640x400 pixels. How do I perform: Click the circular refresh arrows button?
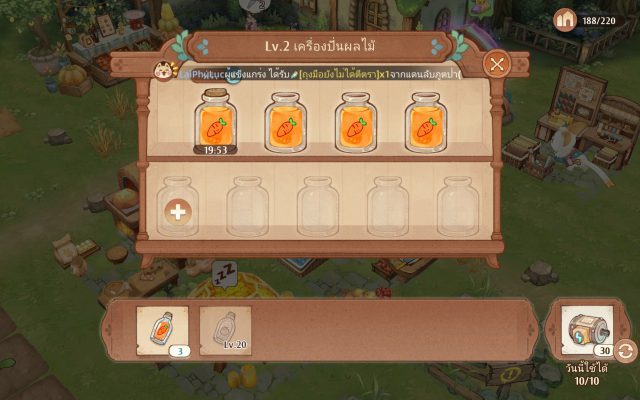point(626,351)
